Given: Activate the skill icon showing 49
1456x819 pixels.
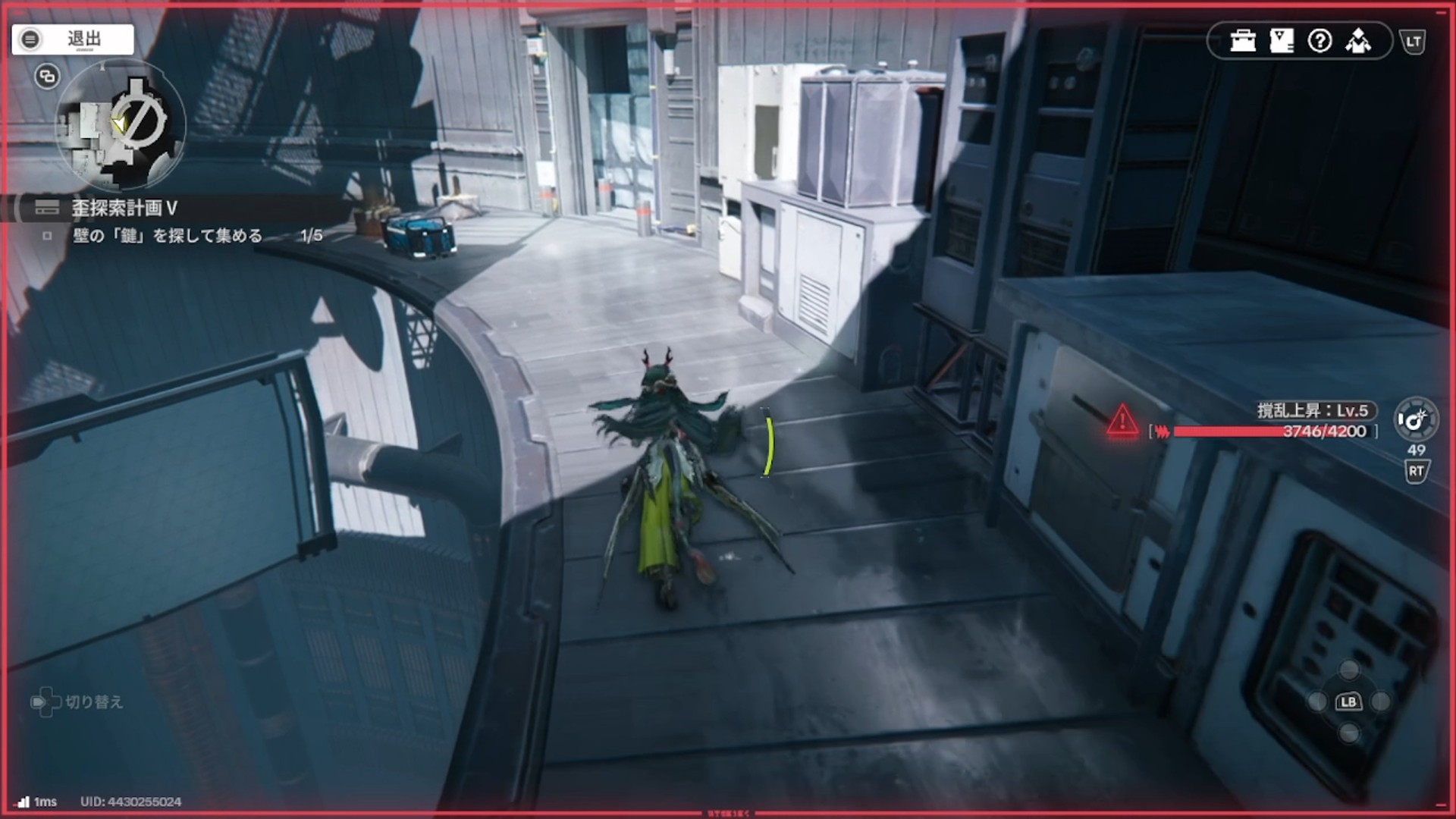Looking at the screenshot, I should pyautogui.click(x=1416, y=420).
